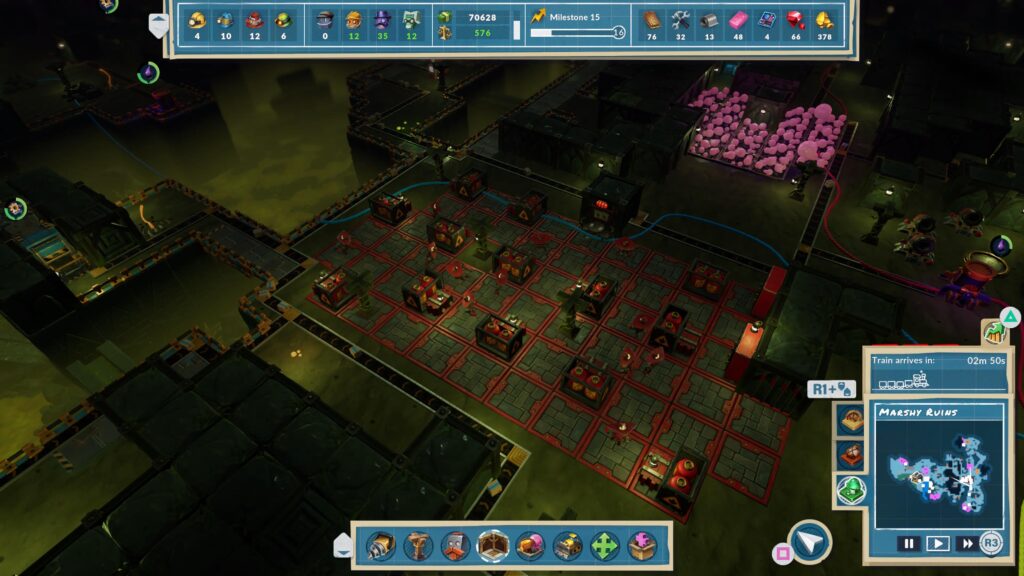Image resolution: width=1024 pixels, height=576 pixels.
Task: Set game speed to normal play
Action: [x=937, y=544]
